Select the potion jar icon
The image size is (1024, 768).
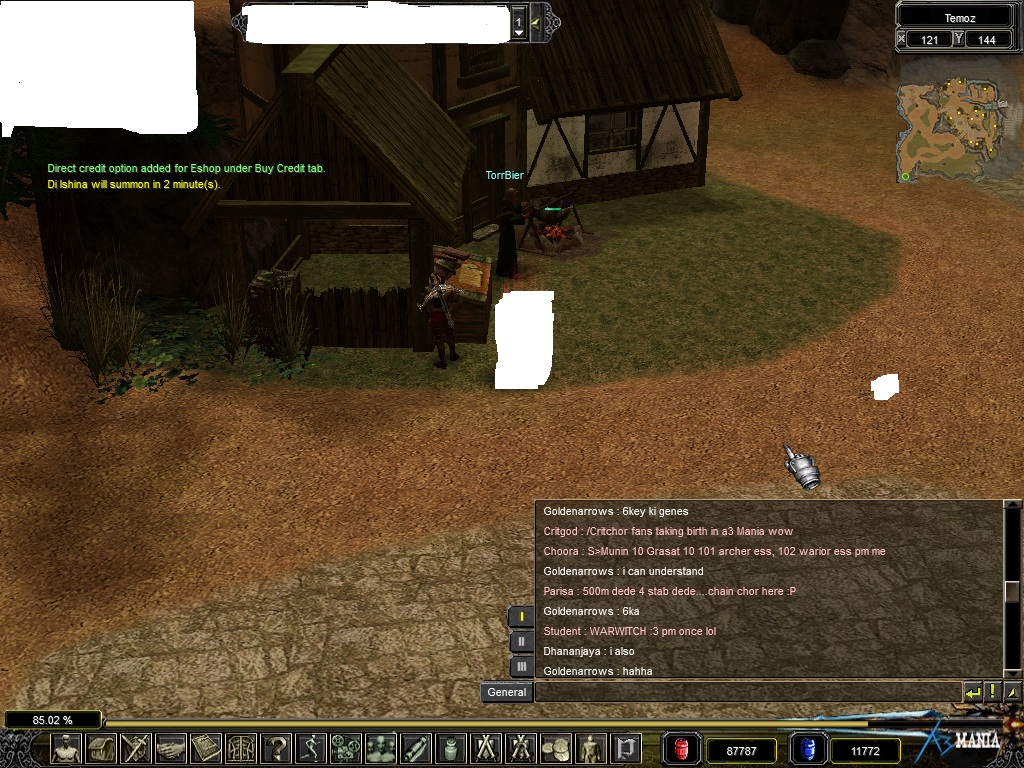point(451,748)
